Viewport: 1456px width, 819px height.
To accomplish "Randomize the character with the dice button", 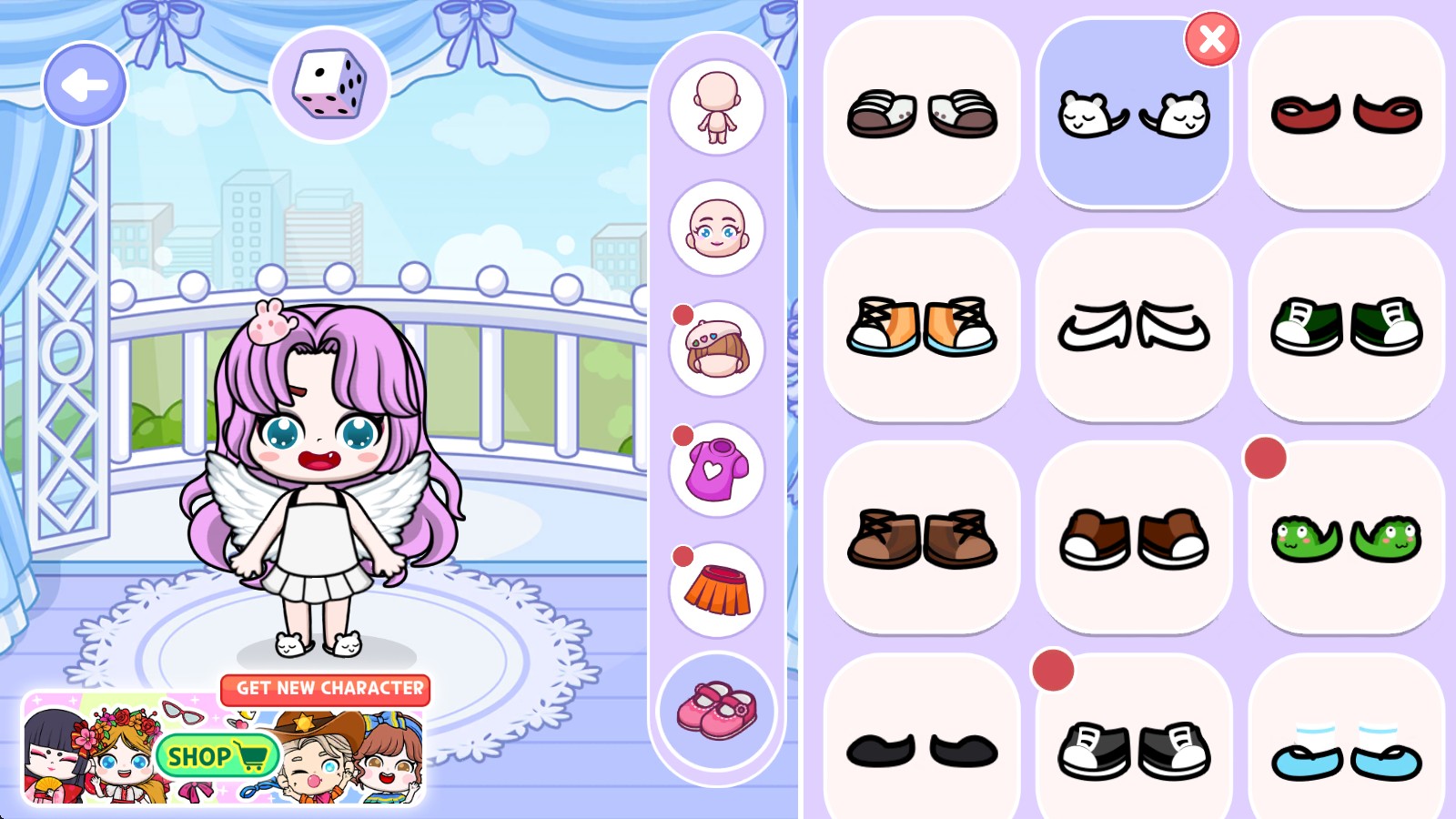I will pos(329,85).
